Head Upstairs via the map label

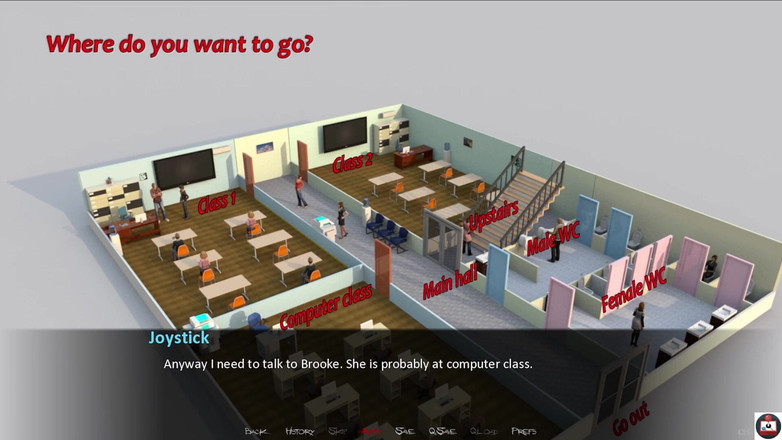494,218
